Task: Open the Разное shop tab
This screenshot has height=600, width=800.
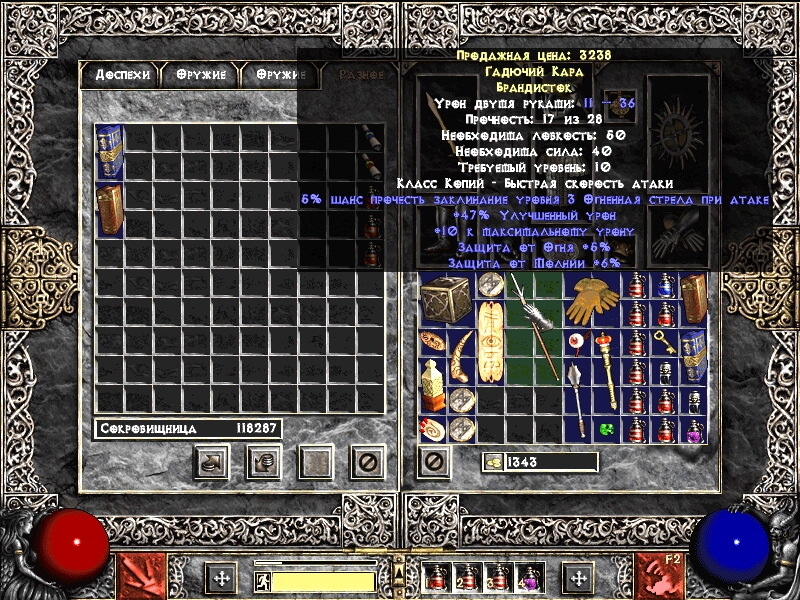Action: pyautogui.click(x=361, y=74)
